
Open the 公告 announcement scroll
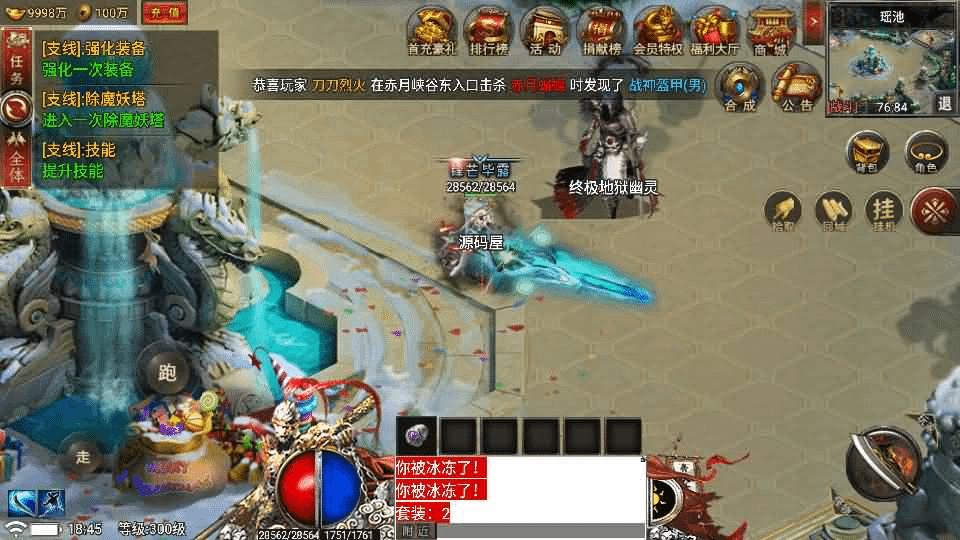[797, 86]
